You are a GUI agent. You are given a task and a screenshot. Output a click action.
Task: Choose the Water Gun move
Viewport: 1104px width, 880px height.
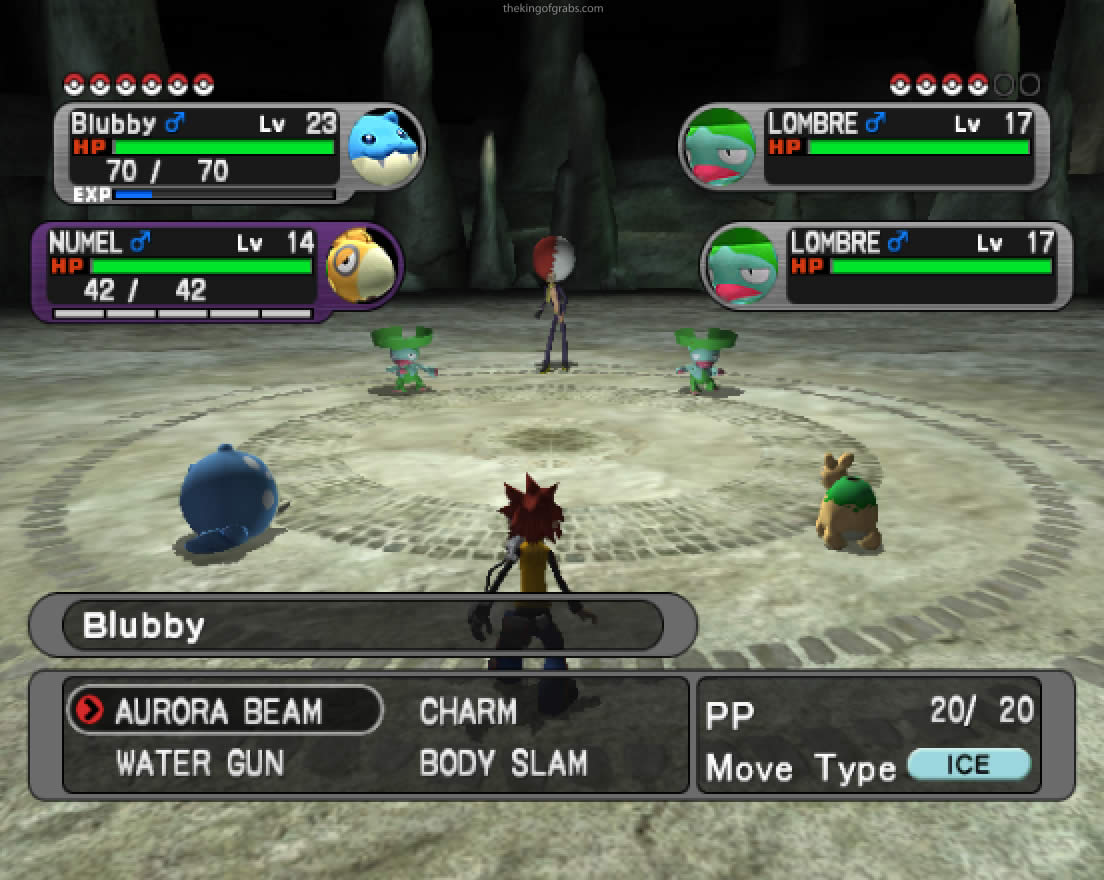tap(200, 764)
